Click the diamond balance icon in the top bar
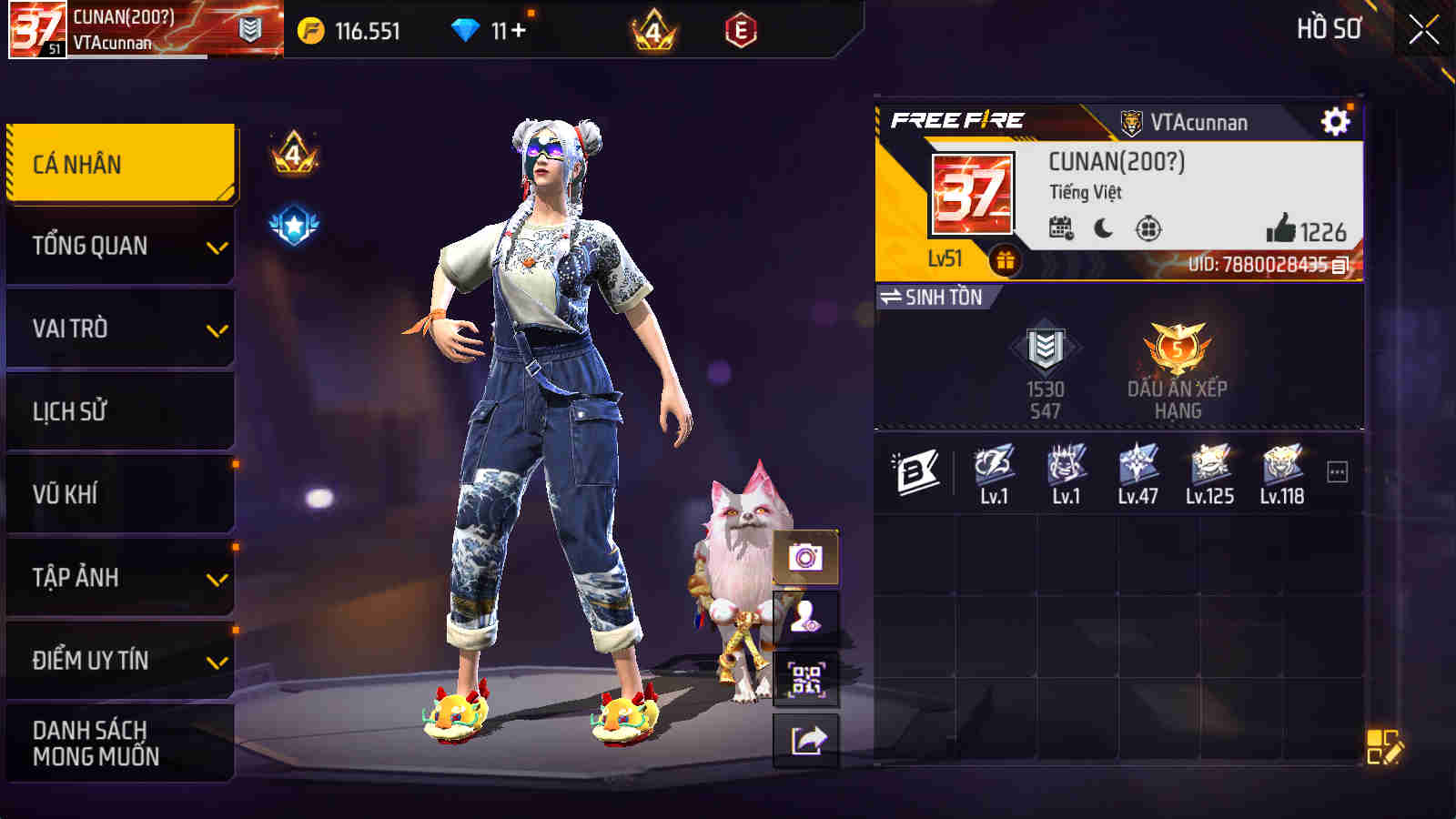This screenshot has height=819, width=1456. [x=467, y=28]
